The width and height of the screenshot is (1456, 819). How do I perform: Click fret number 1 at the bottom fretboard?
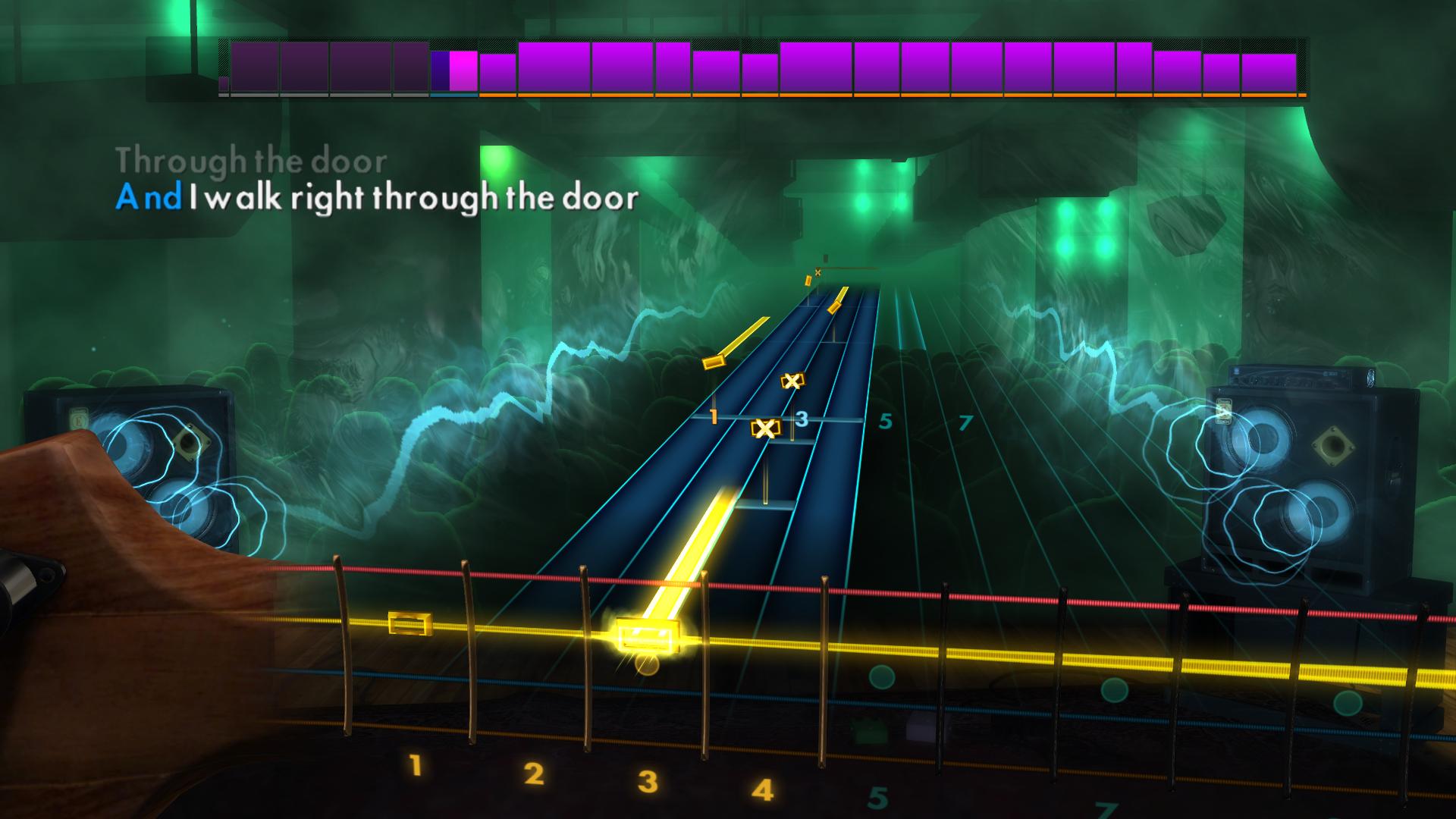click(x=416, y=766)
